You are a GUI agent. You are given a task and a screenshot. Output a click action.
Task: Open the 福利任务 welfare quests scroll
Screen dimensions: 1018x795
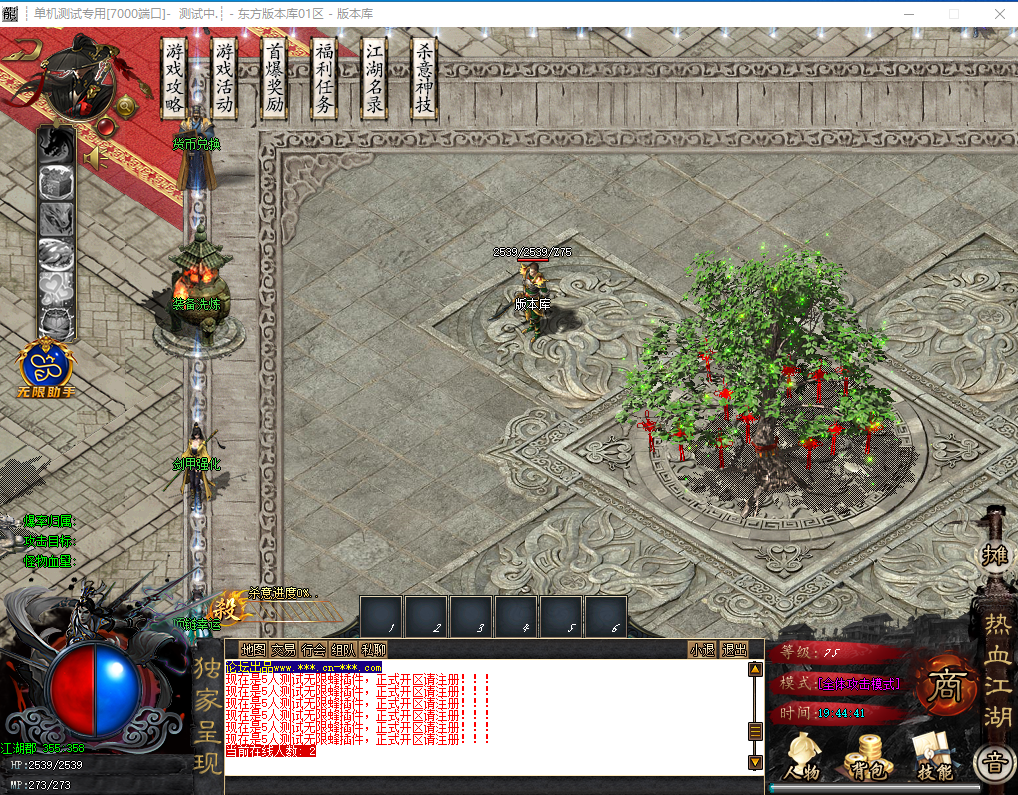point(324,79)
